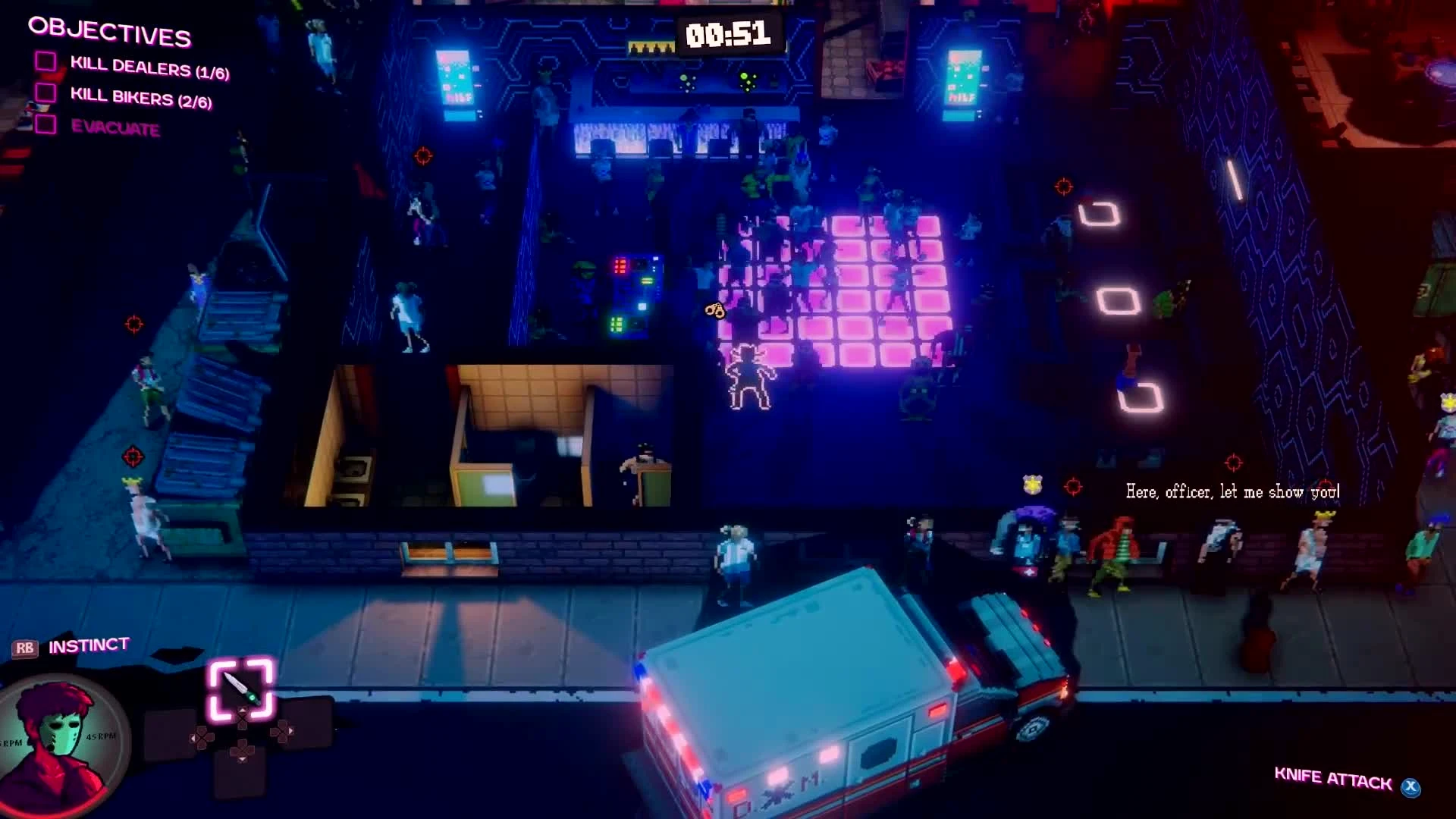Click the handcuffs icon near the dance floor
The height and width of the screenshot is (819, 1456).
tap(714, 310)
